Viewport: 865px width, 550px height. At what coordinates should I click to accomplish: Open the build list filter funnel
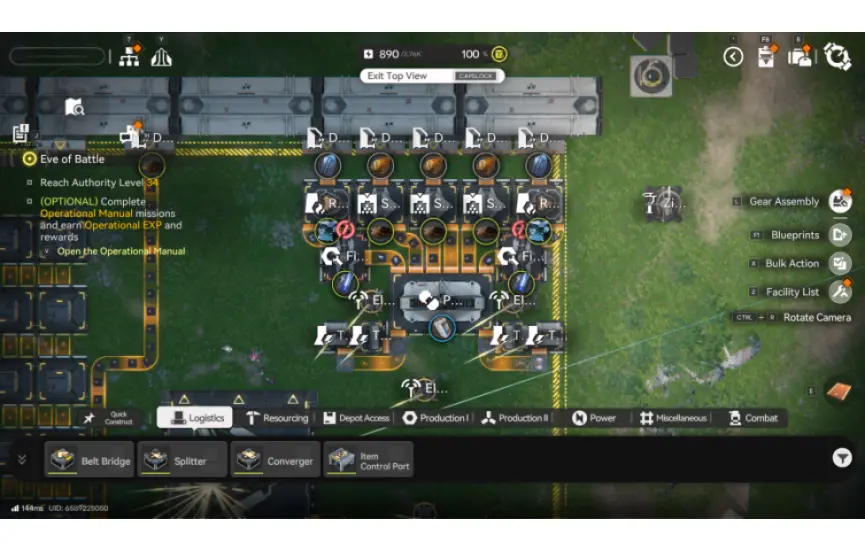pos(842,458)
